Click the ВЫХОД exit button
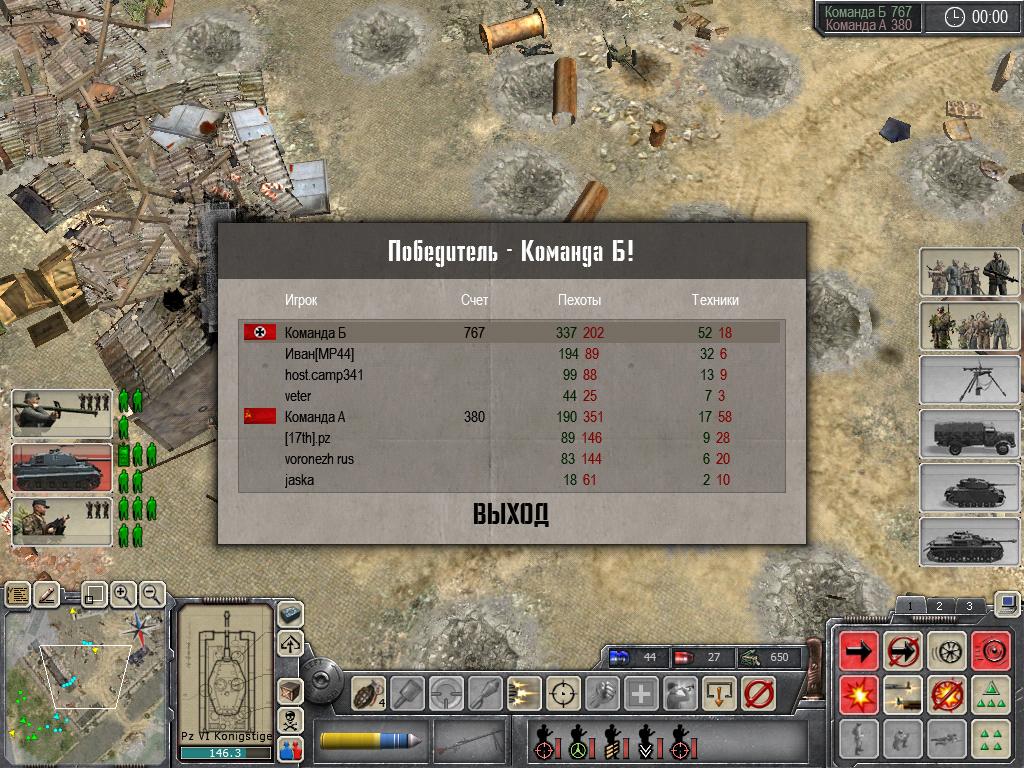The image size is (1024, 768). pos(511,515)
